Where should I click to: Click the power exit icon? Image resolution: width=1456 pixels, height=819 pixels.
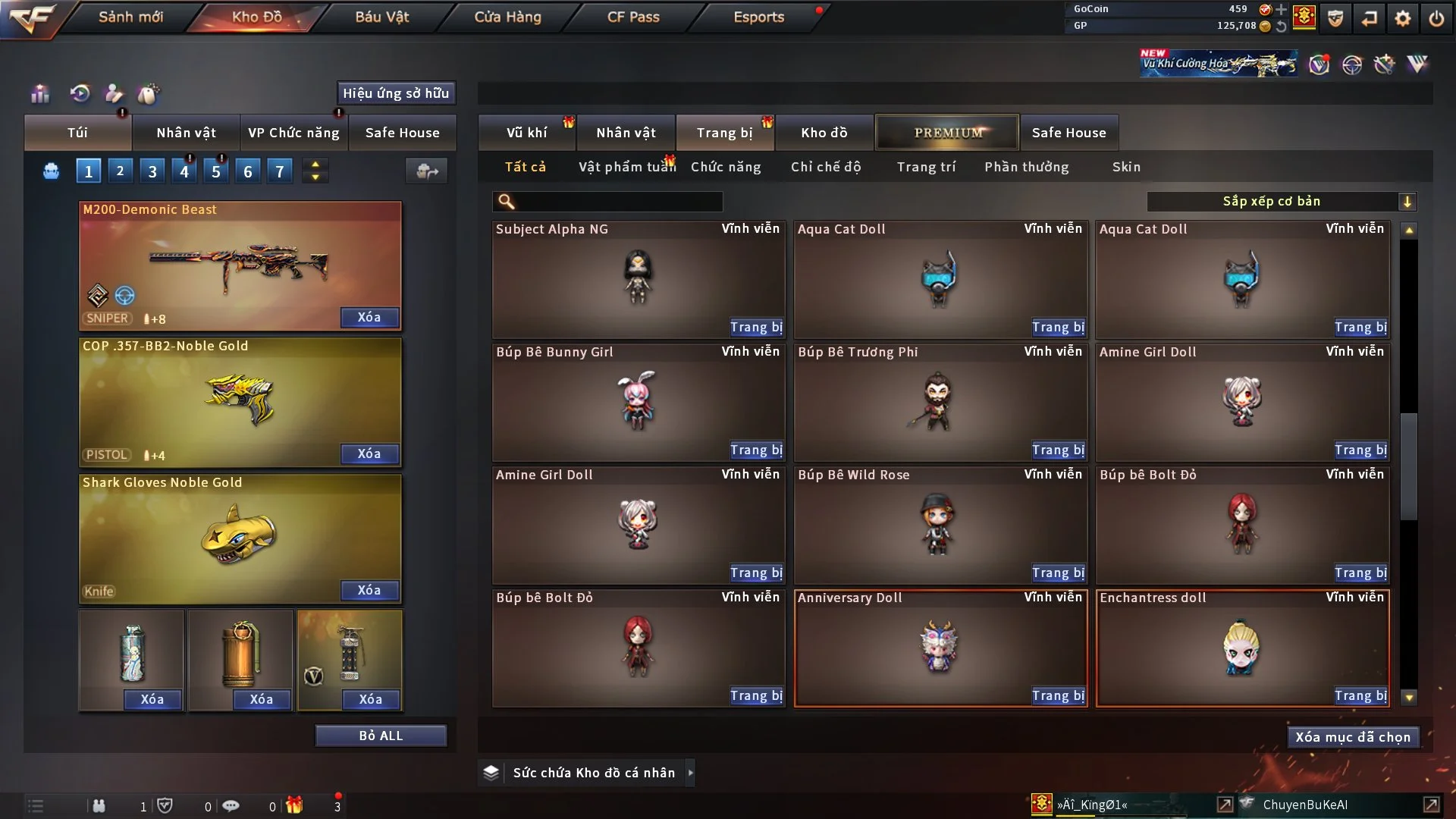[1436, 18]
